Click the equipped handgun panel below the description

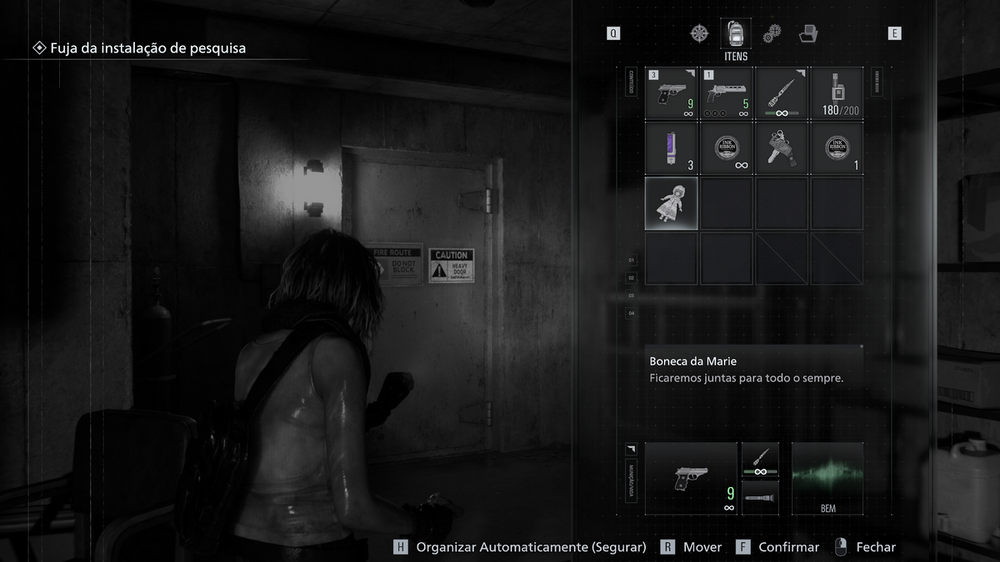(x=691, y=479)
